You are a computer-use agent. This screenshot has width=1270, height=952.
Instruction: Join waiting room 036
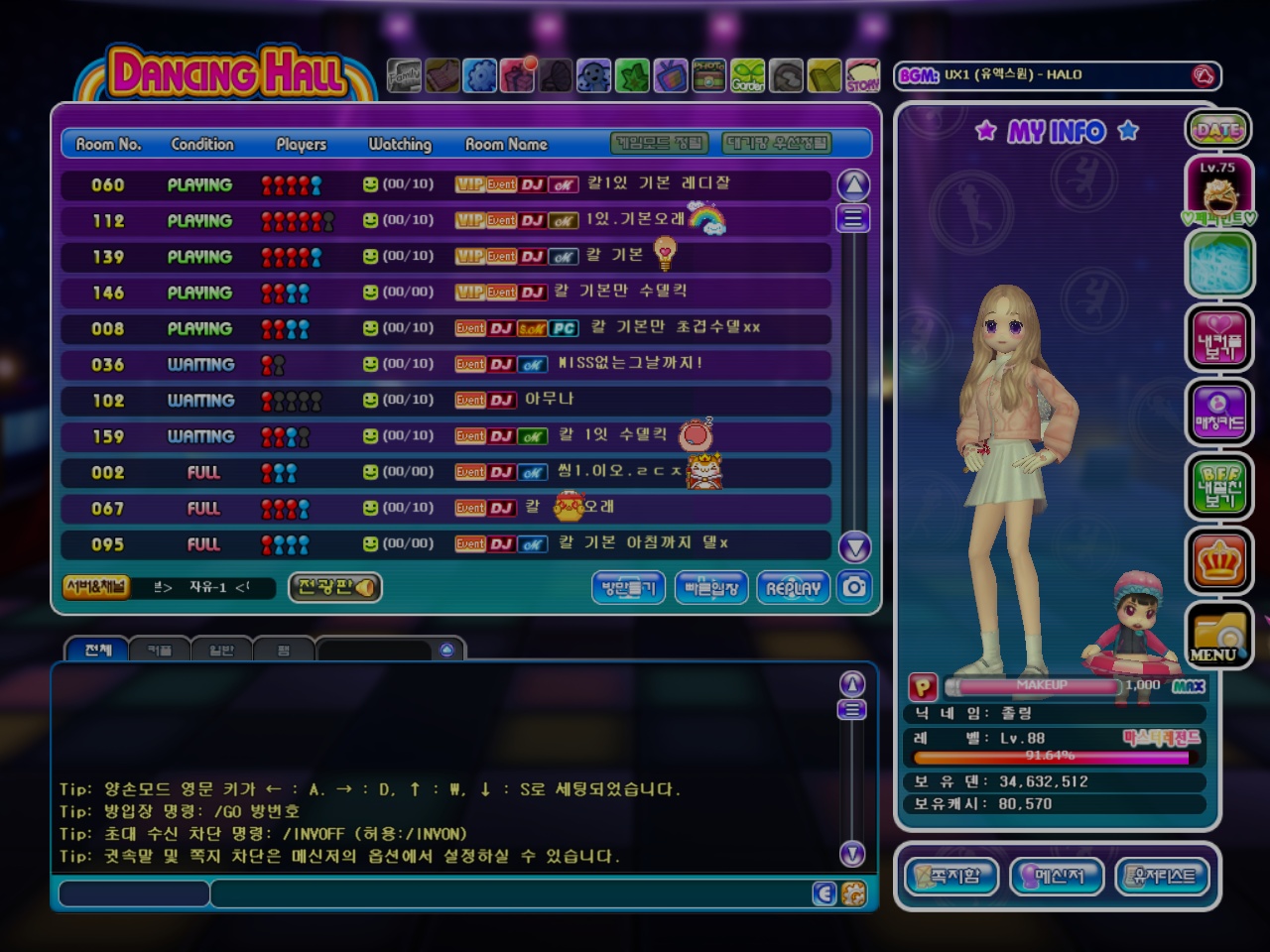tap(444, 364)
